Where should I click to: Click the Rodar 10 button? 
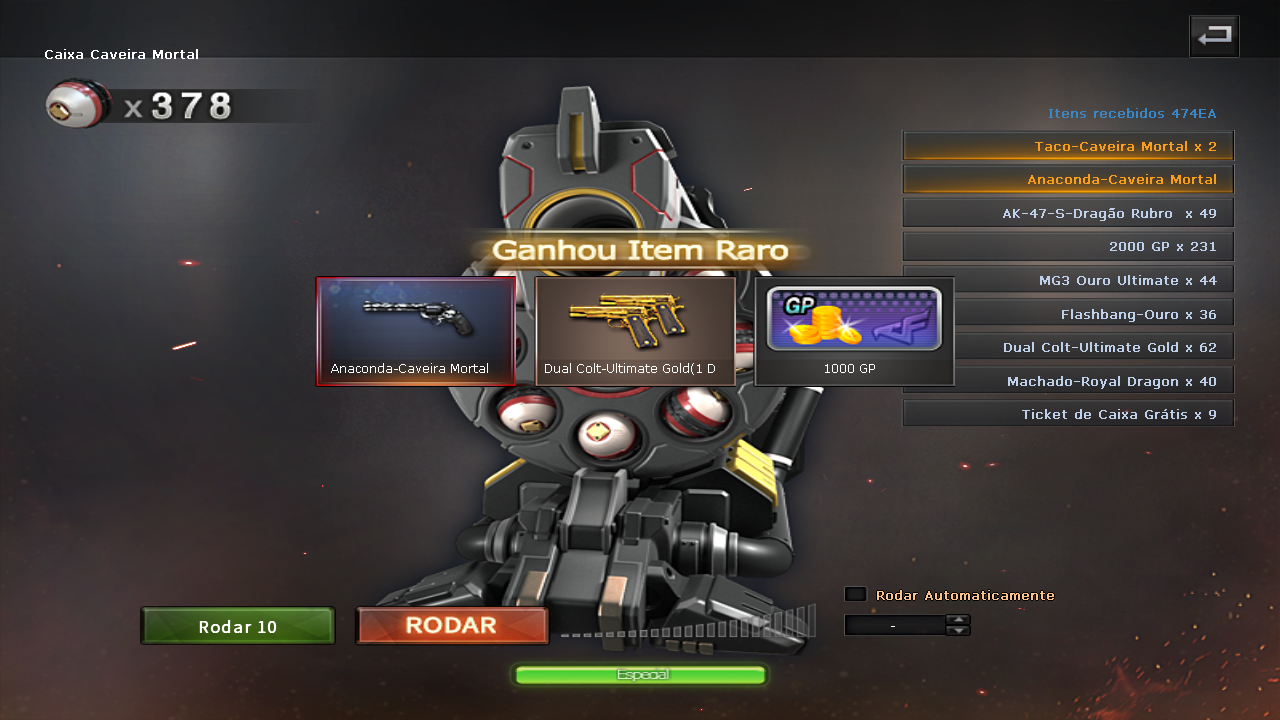click(238, 626)
